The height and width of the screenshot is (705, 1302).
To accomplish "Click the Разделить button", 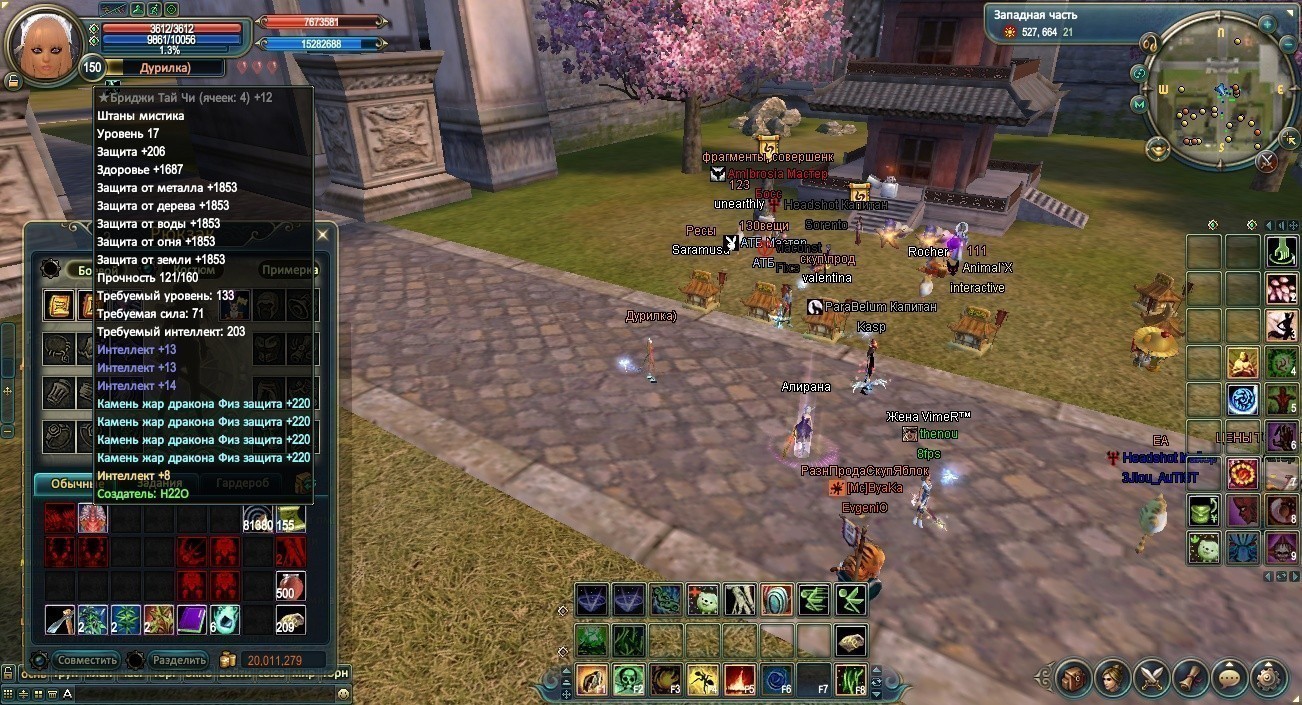I will point(179,660).
